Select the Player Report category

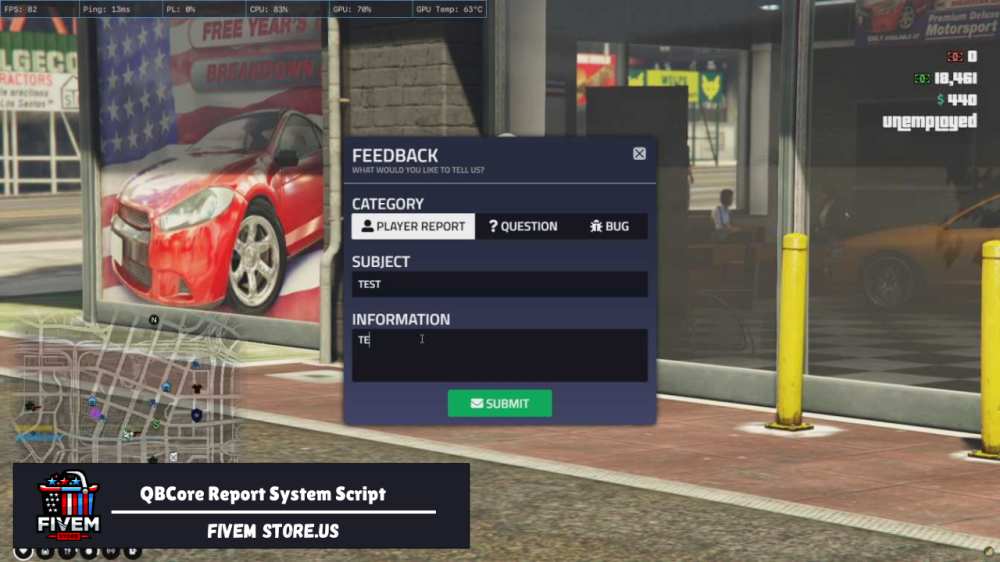coord(414,226)
